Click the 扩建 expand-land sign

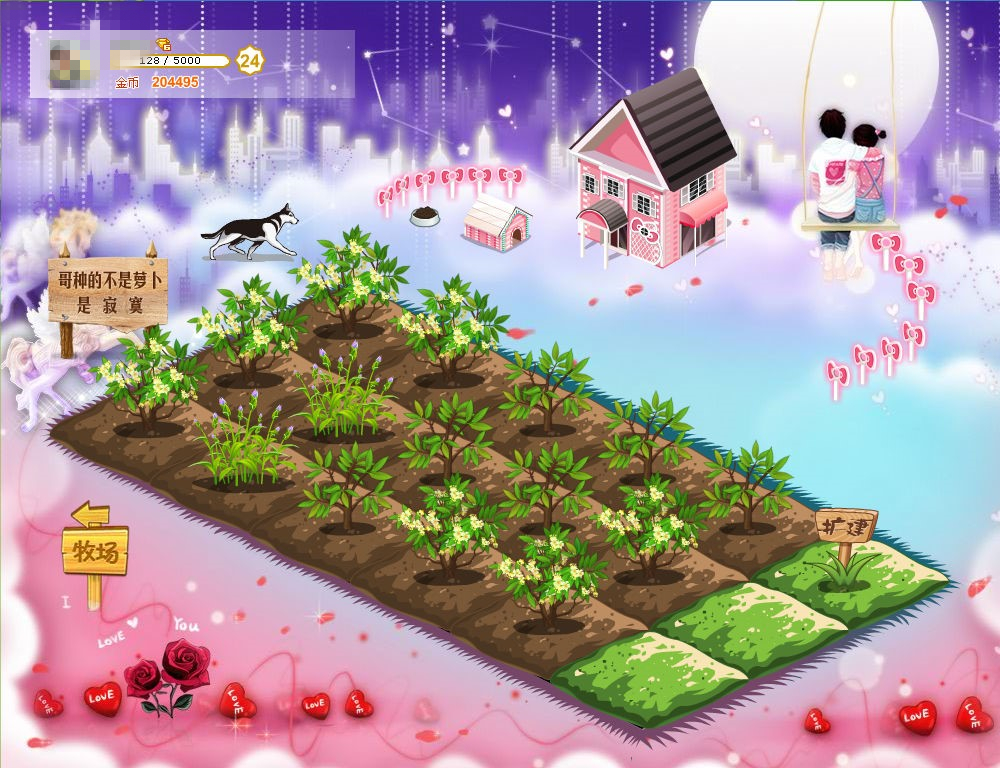(x=846, y=524)
